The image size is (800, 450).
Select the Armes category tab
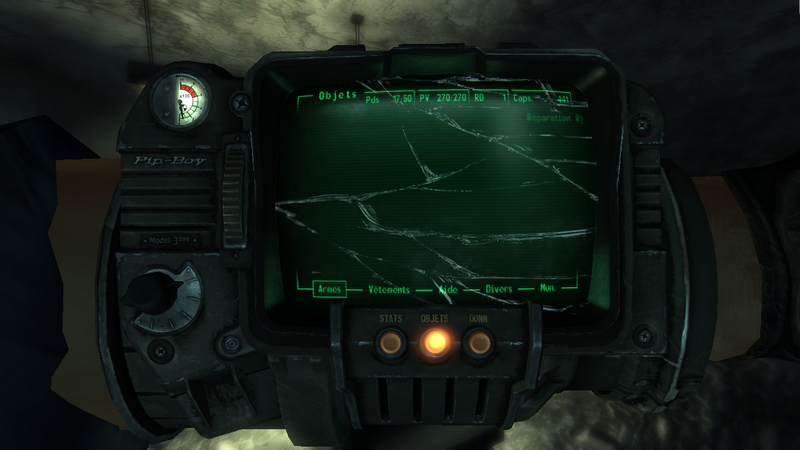(x=328, y=289)
